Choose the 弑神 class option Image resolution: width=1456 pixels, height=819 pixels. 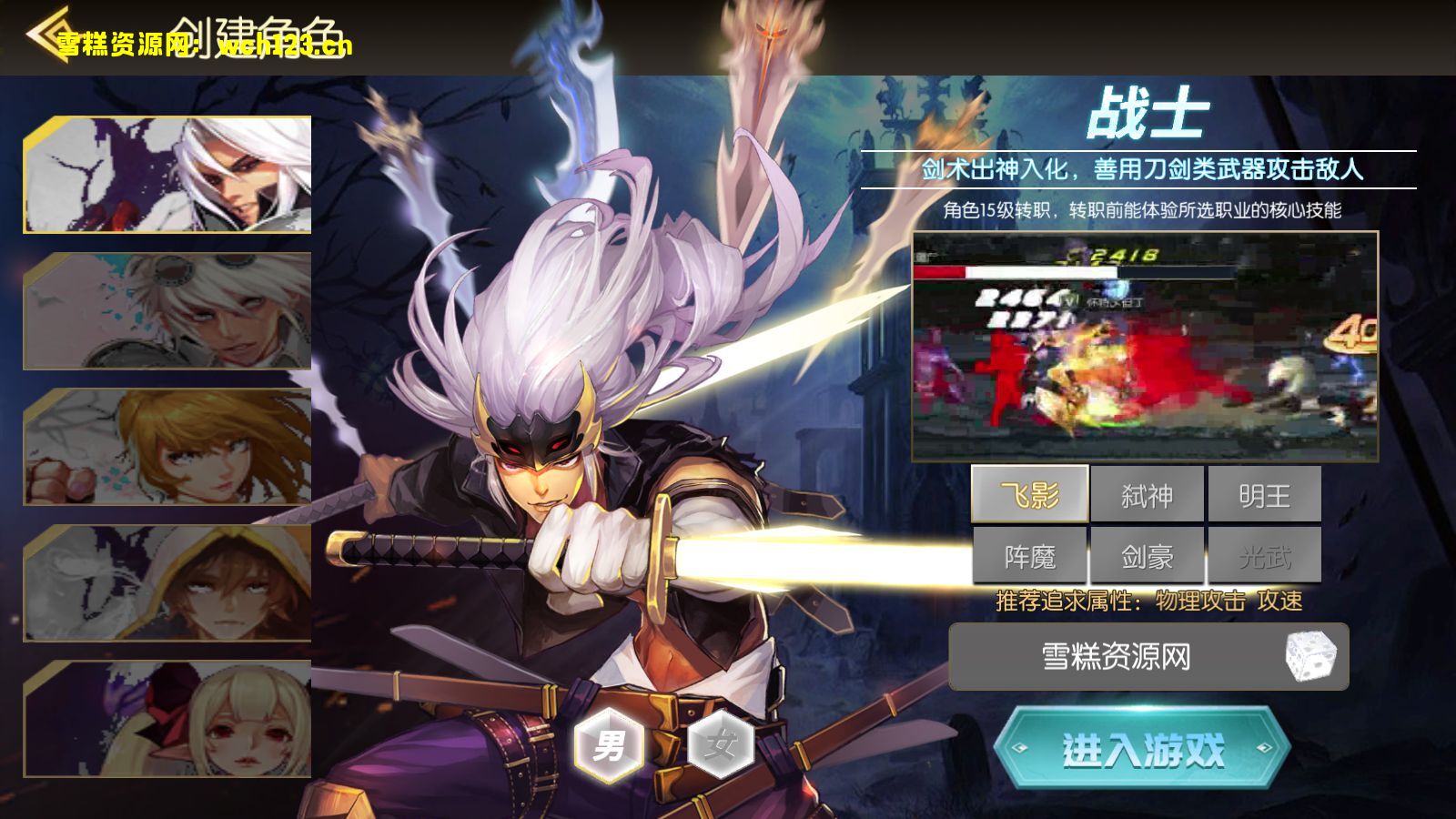point(1147,495)
